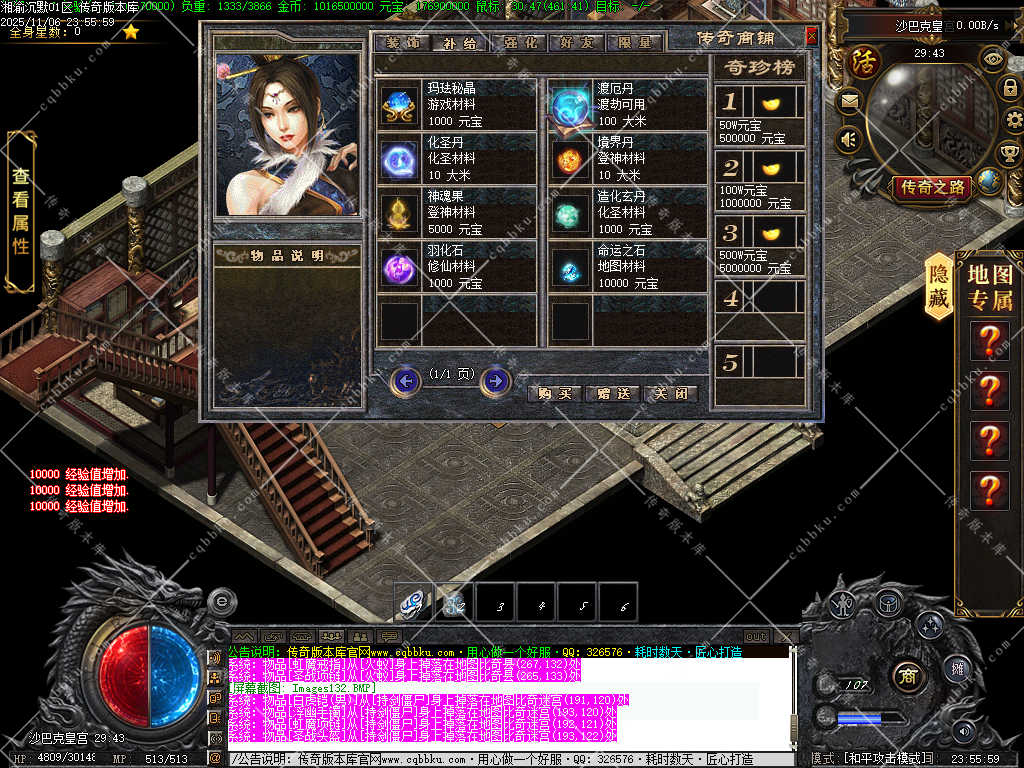Close the shop with the red X

(811, 36)
